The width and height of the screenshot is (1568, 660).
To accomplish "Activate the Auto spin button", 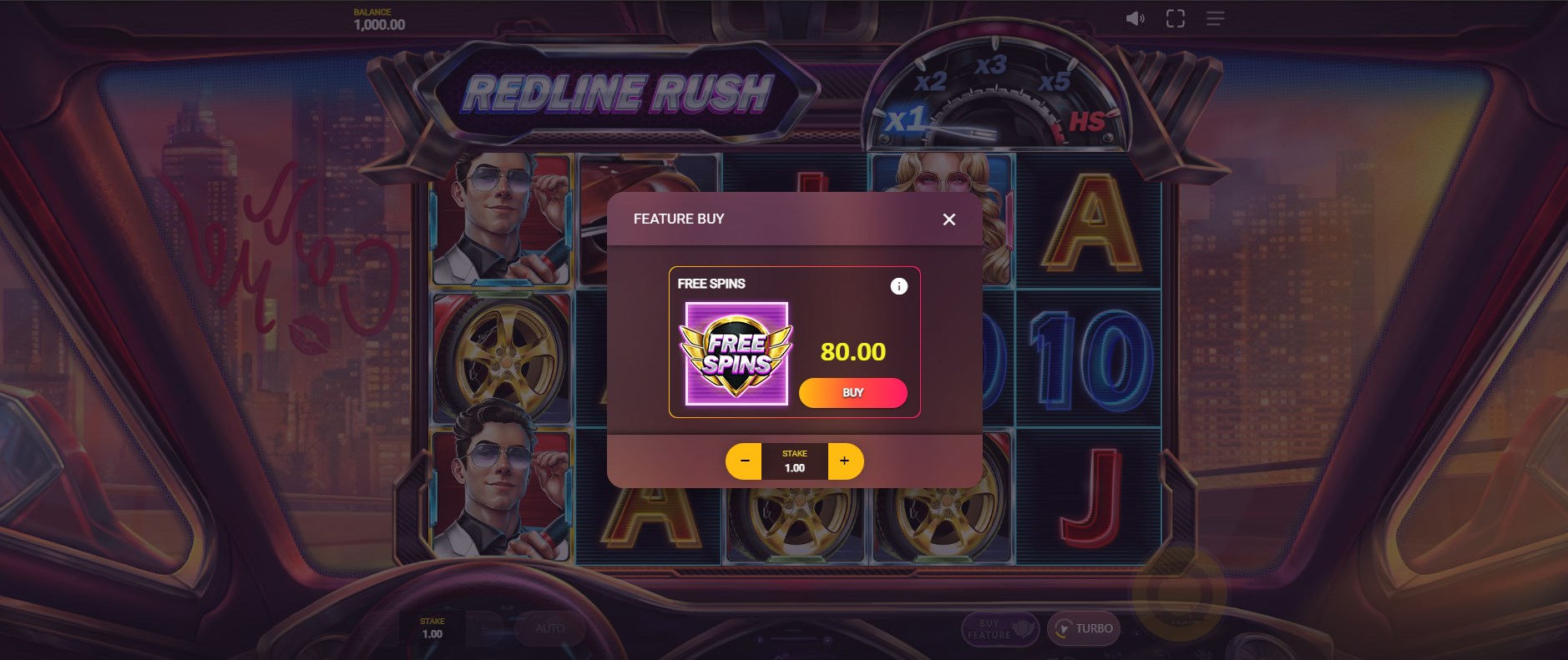I will click(x=549, y=628).
